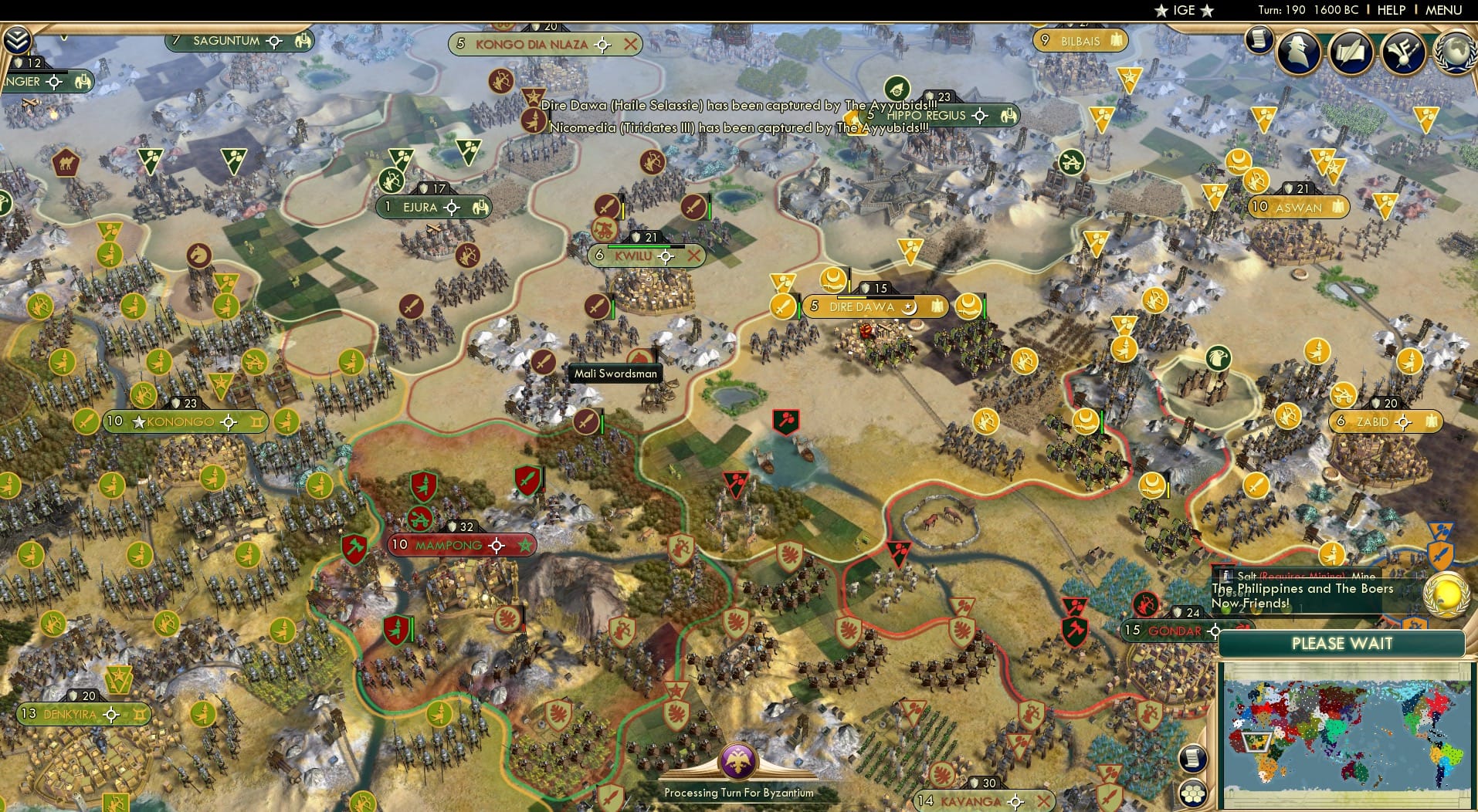Open the notification log scroll icon top right
This screenshot has height=812, width=1478.
[1257, 39]
